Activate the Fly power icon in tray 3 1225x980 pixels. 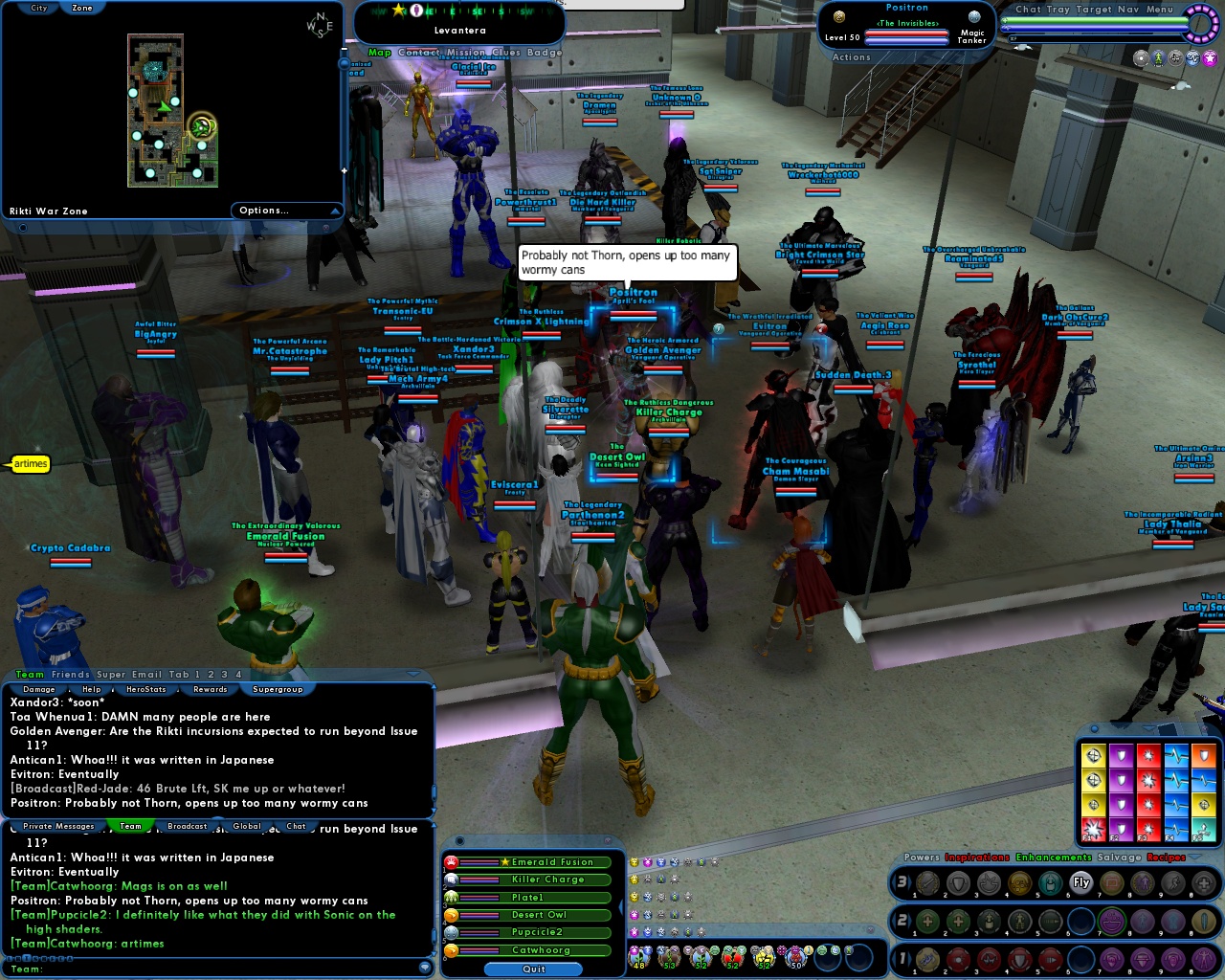1080,882
